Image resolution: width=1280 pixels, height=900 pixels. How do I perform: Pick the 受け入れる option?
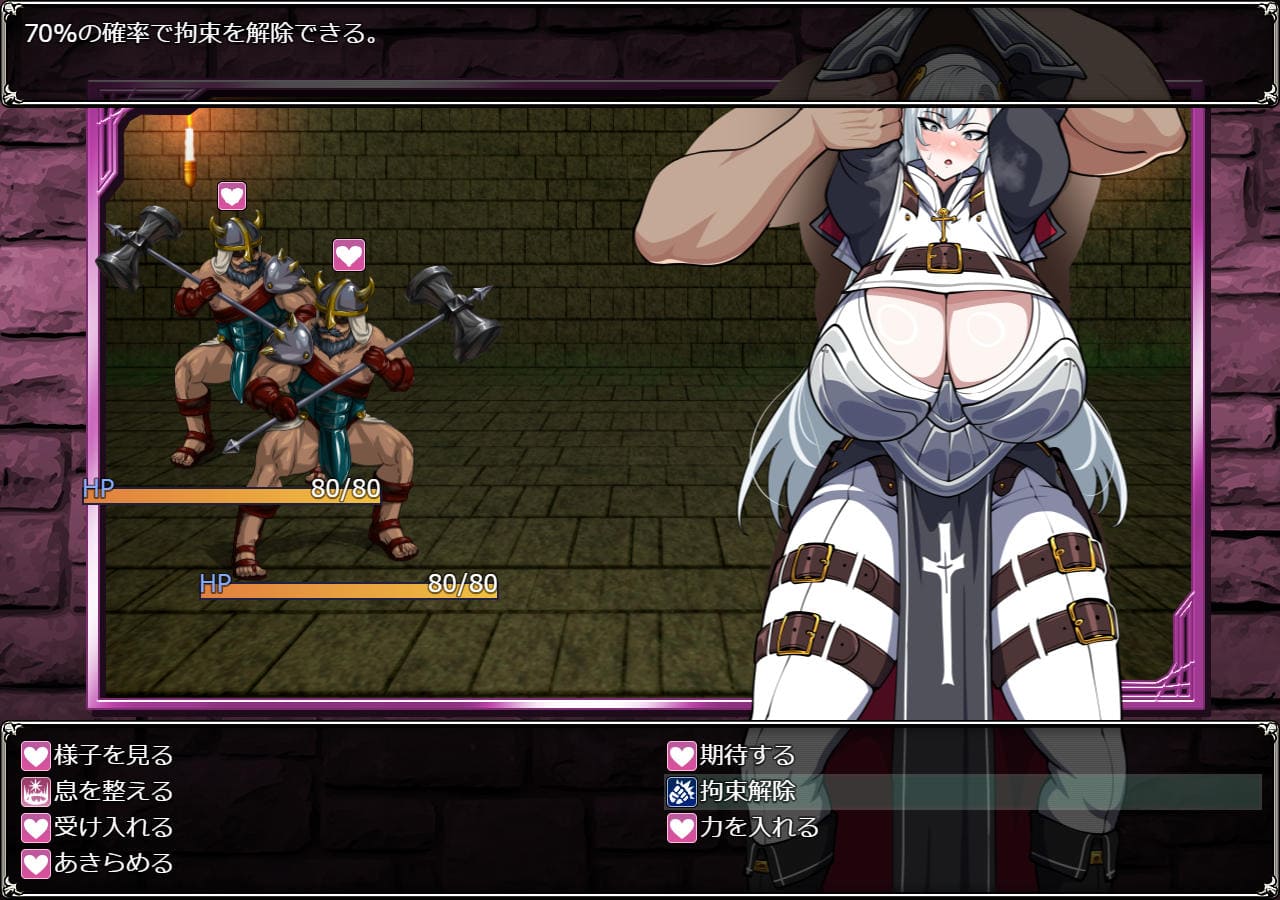(x=113, y=827)
